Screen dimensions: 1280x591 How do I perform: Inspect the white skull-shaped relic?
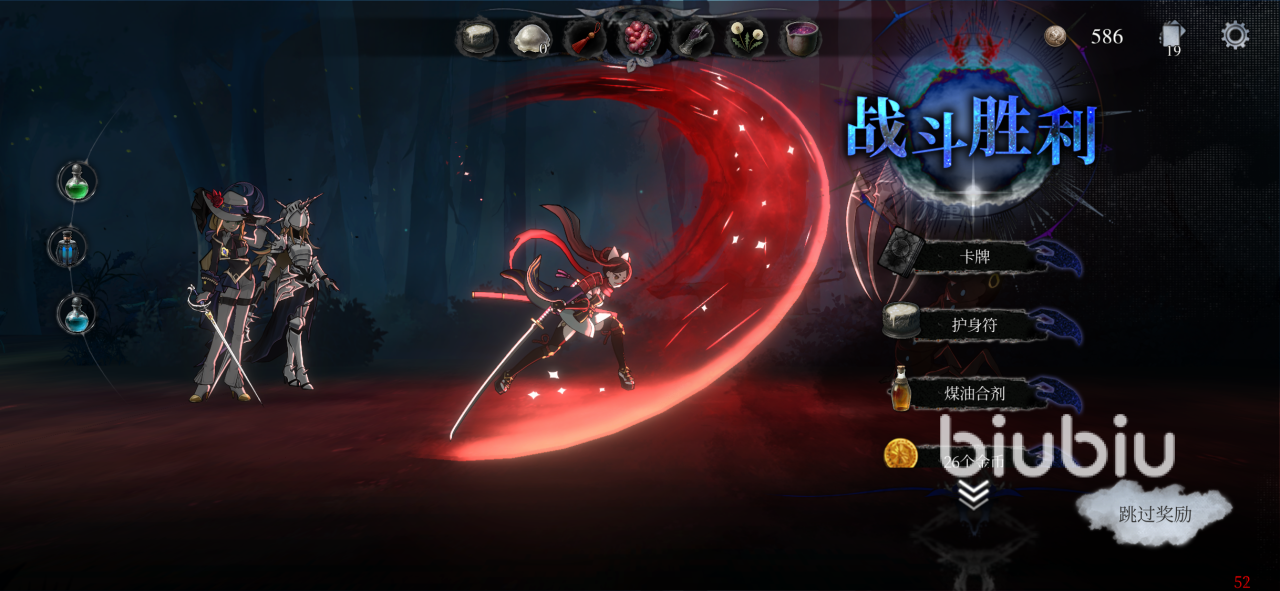click(530, 39)
